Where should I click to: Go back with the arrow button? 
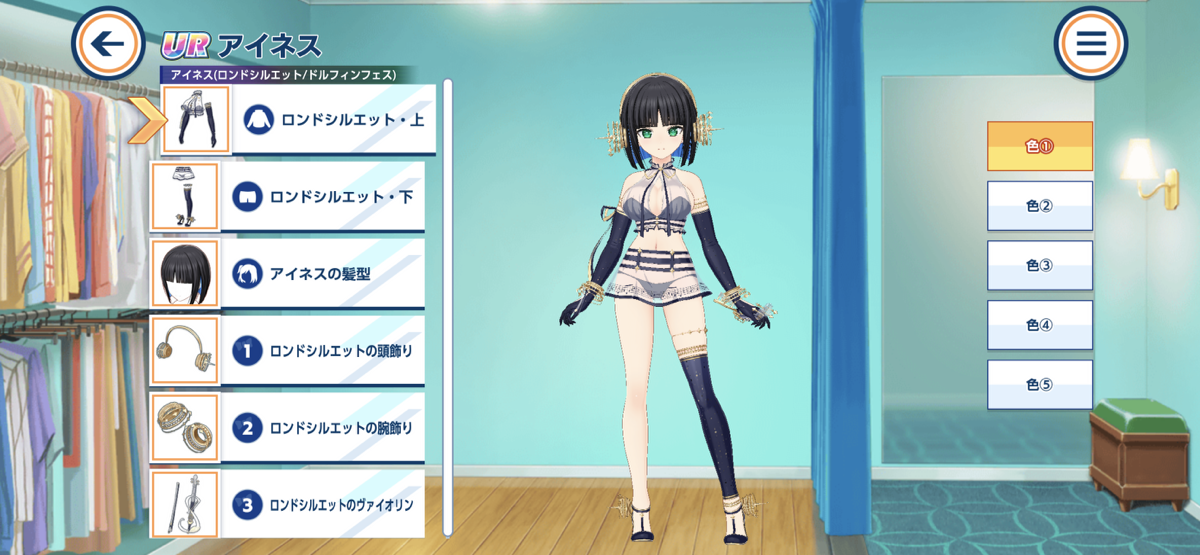[108, 43]
